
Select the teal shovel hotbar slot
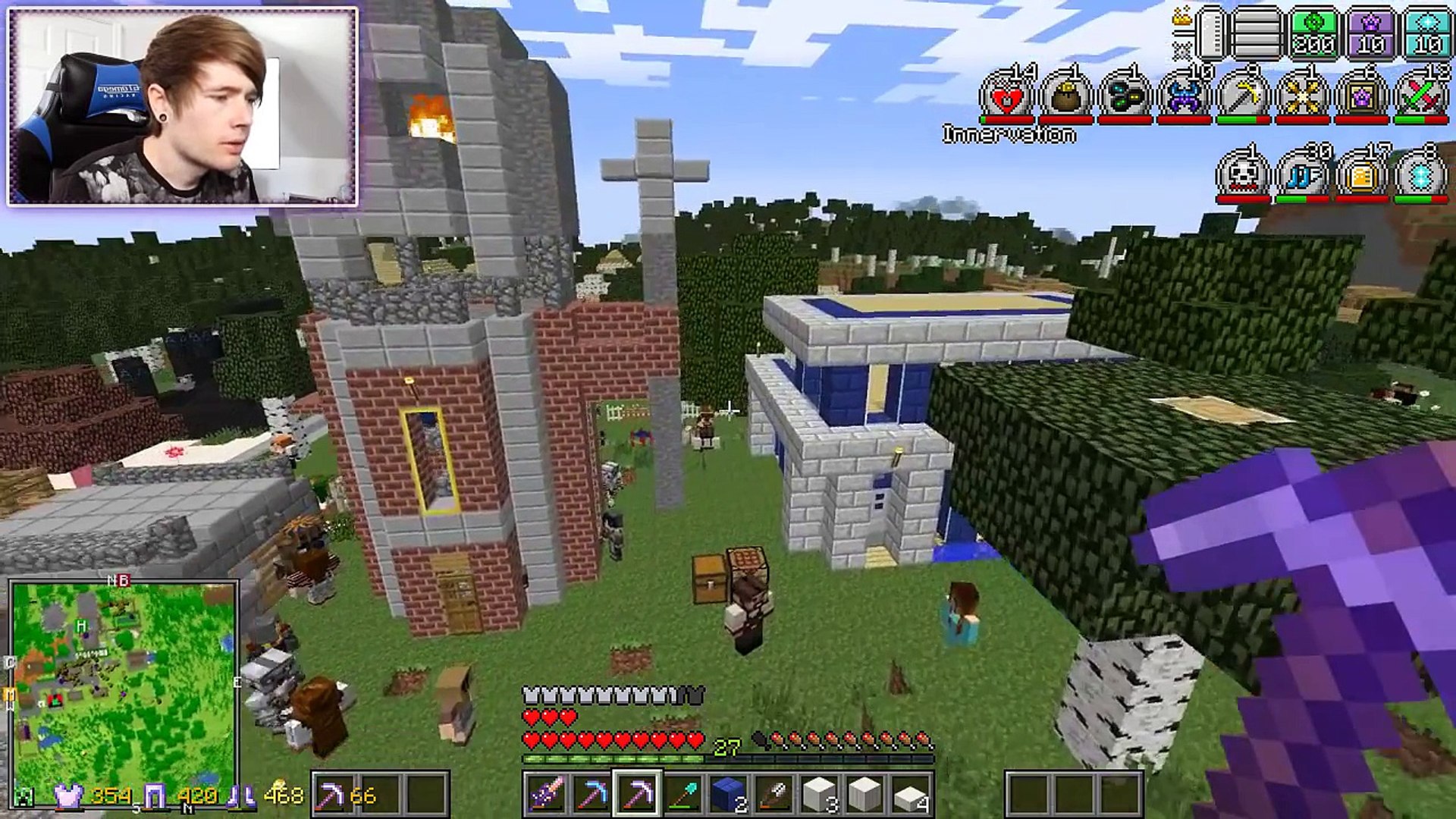point(682,795)
